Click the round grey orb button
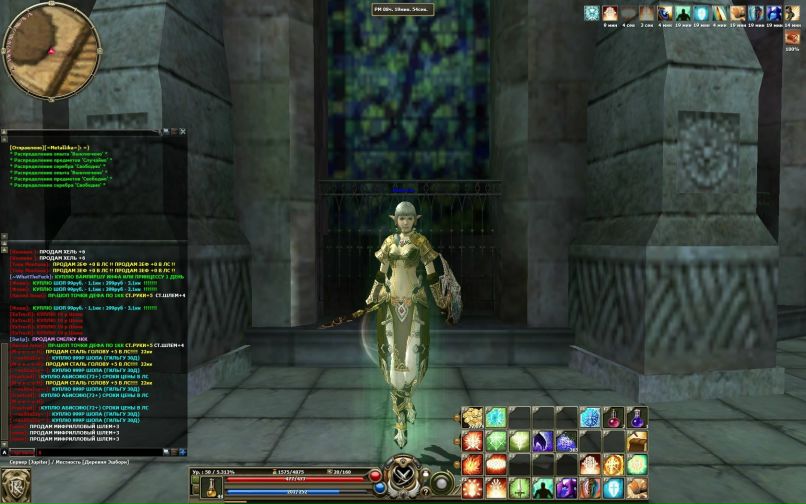This screenshot has width=806, height=504. [x=441, y=483]
